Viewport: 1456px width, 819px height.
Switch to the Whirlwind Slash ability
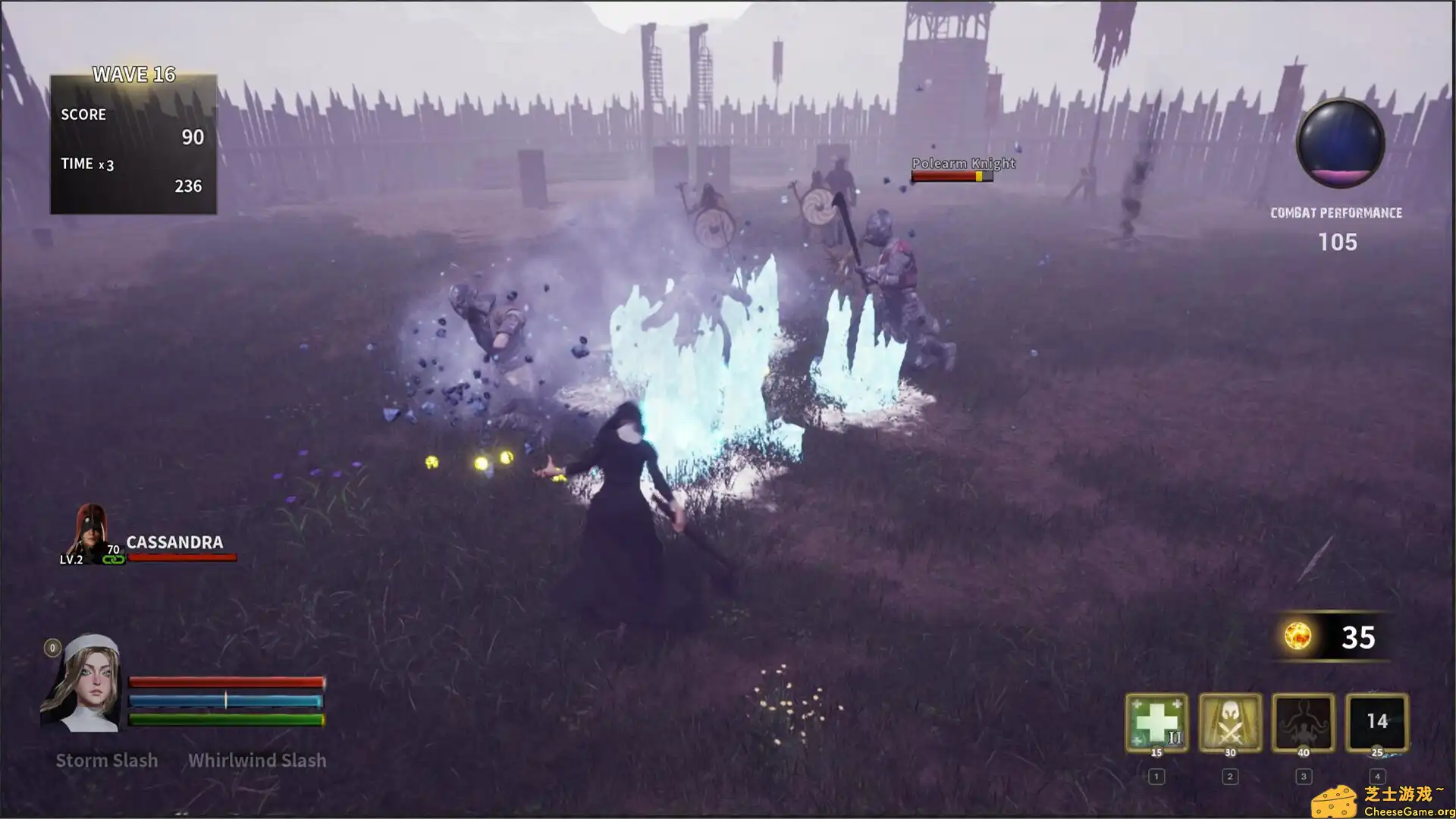coord(257,760)
